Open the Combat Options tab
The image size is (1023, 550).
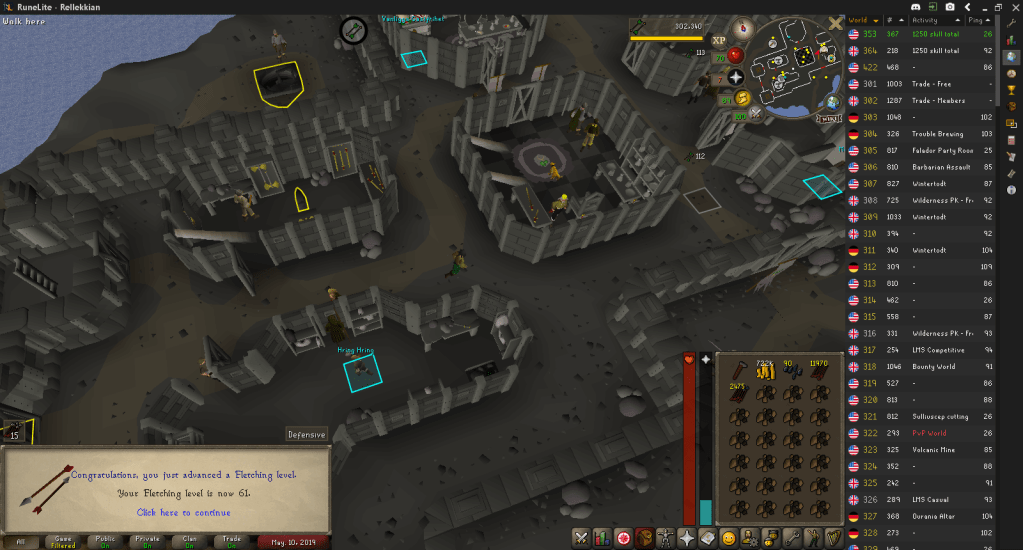pos(581,537)
